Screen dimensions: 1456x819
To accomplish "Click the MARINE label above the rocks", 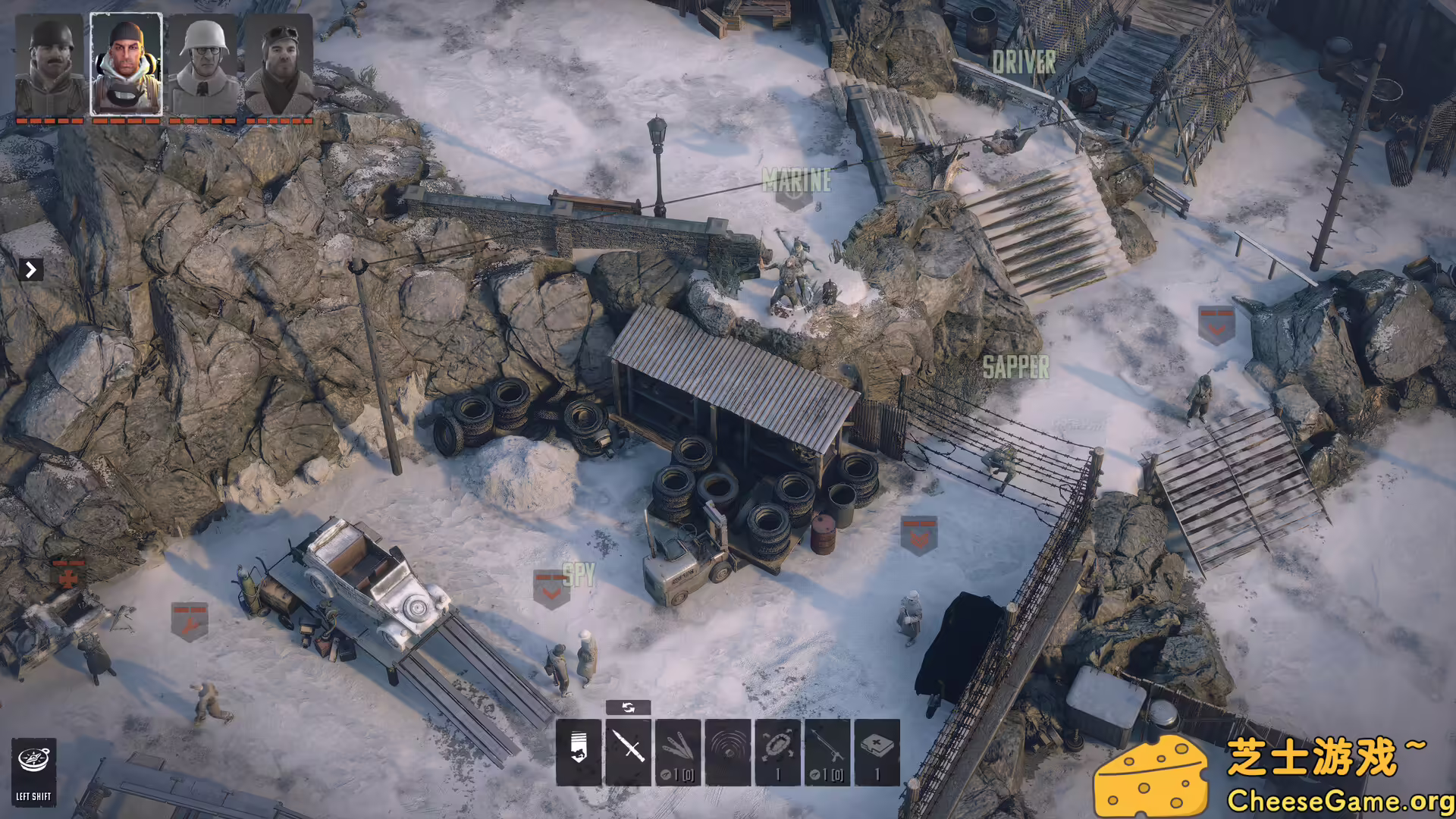I will pyautogui.click(x=797, y=180).
